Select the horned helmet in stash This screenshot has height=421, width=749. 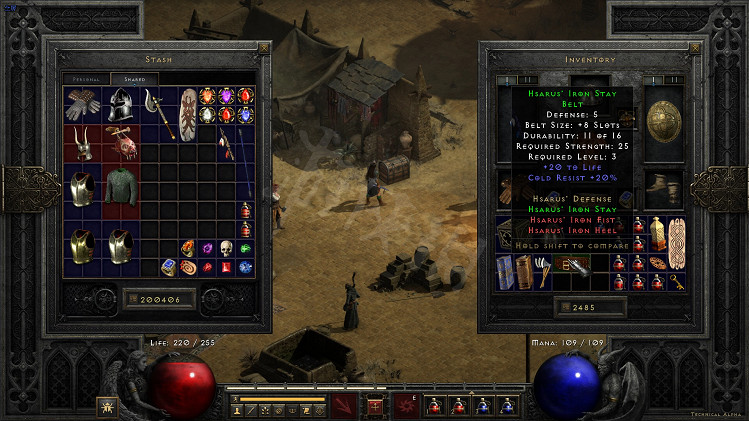click(81, 143)
